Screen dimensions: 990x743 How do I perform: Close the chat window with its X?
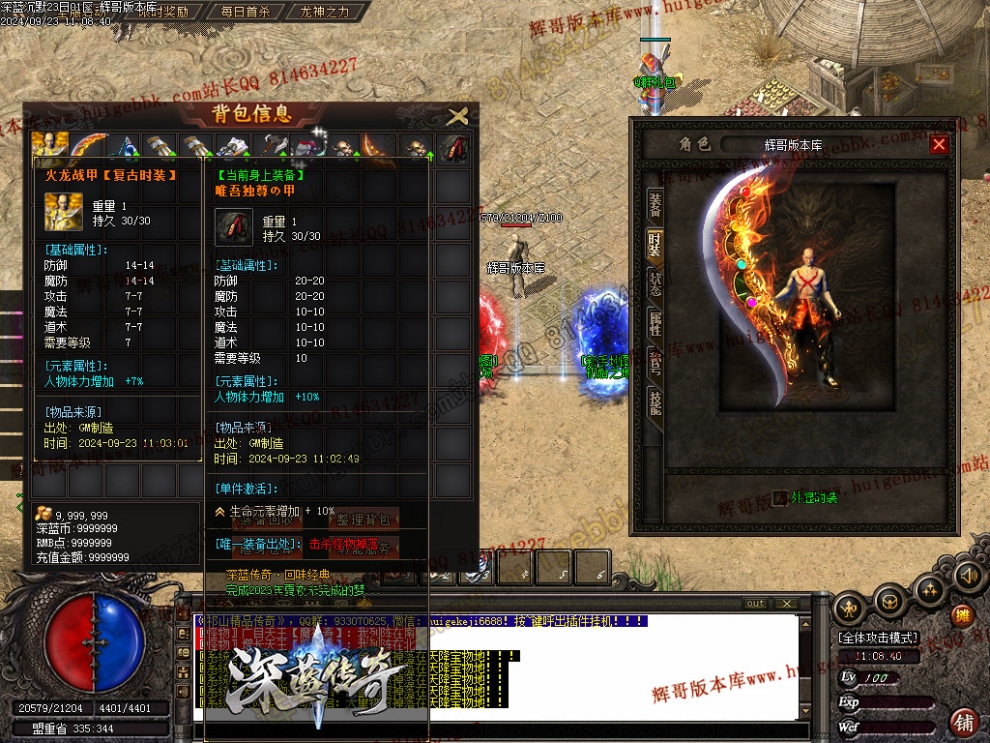(x=787, y=604)
